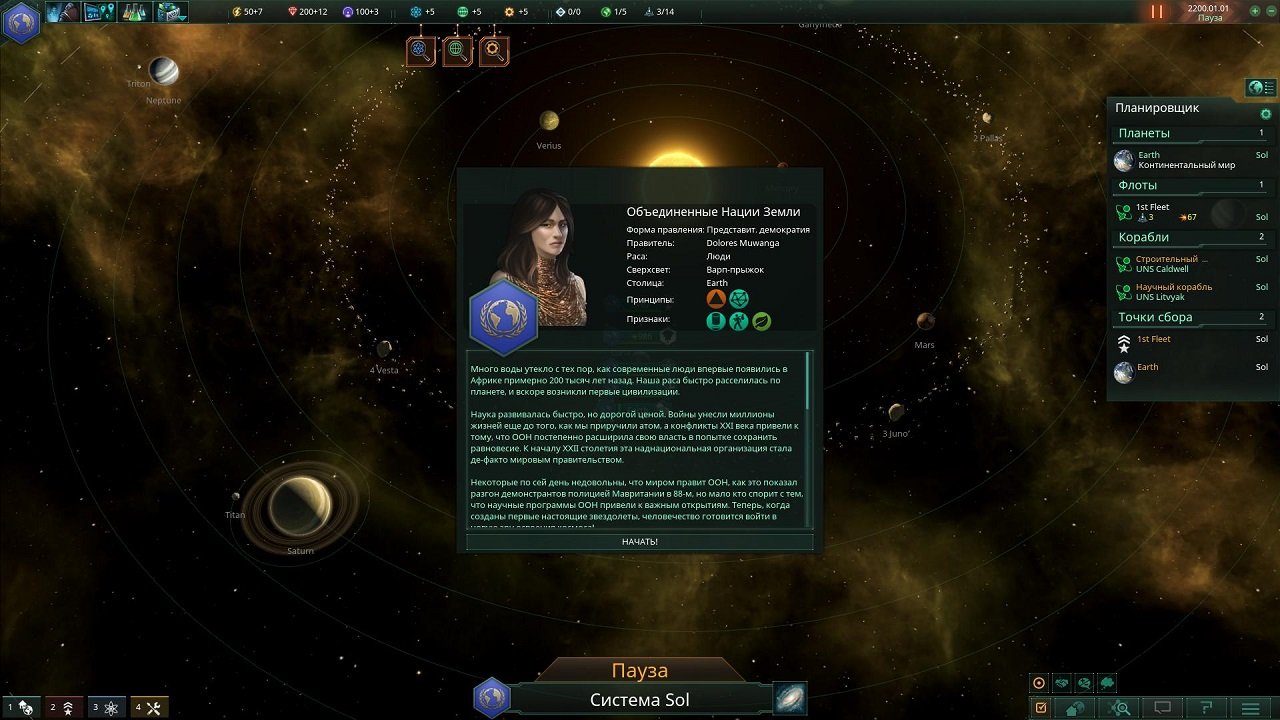Click the chat bubble icon at bottom-right
Viewport: 1280px width, 720px height.
click(x=1161, y=707)
